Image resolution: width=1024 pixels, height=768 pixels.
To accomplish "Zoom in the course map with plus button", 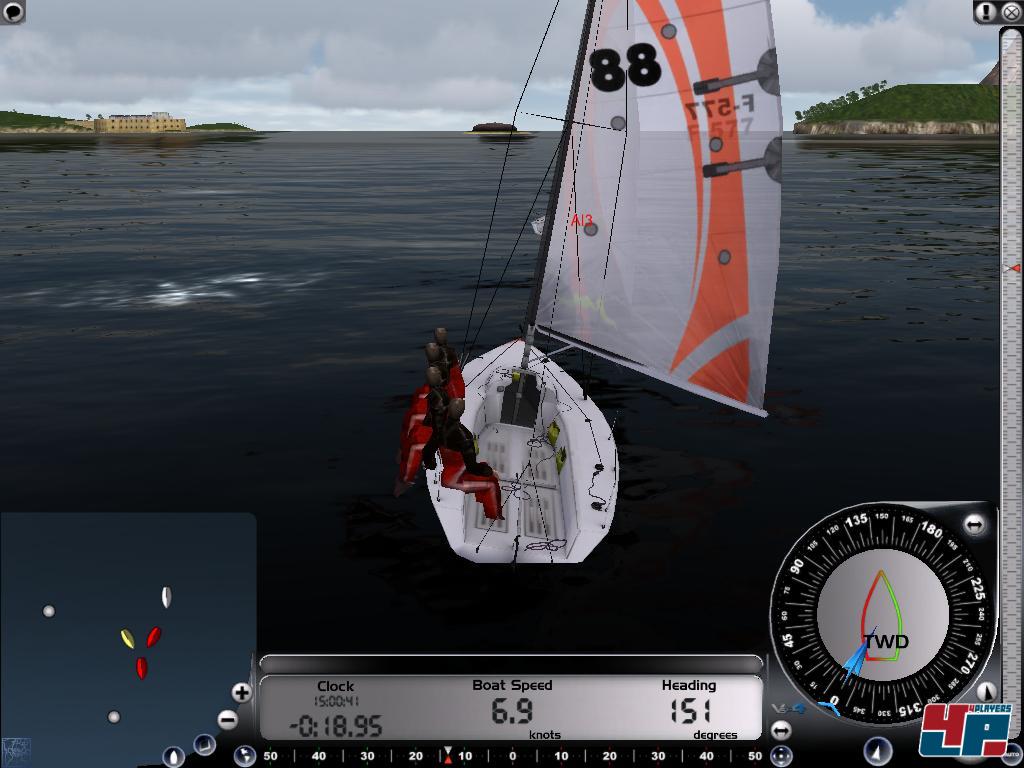I will coord(241,692).
